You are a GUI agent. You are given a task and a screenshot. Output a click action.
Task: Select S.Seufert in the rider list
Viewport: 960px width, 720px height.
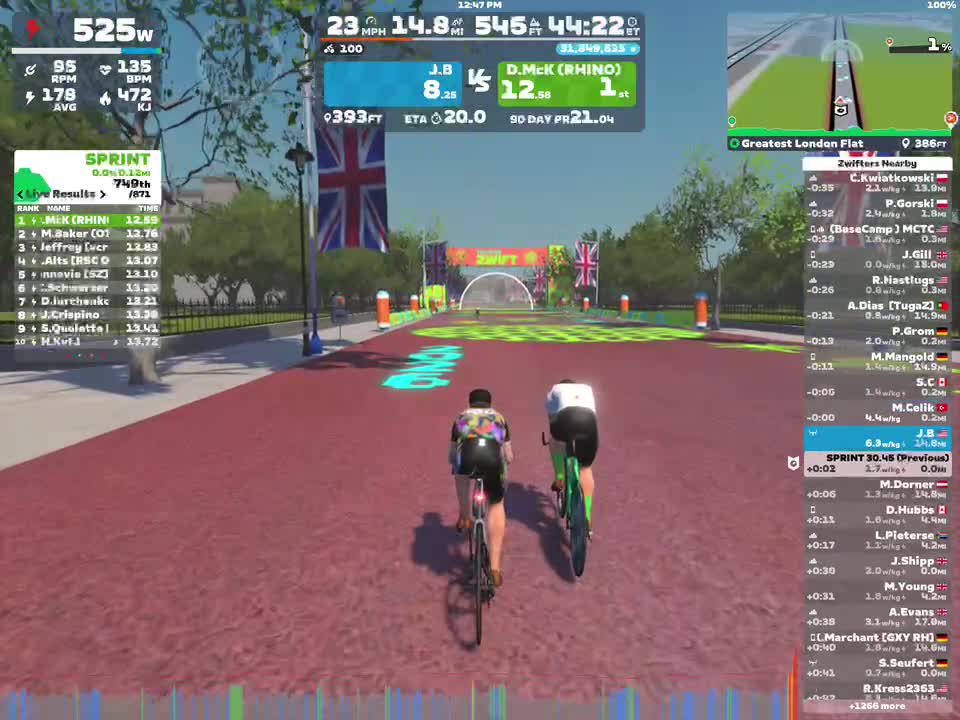tap(877, 668)
